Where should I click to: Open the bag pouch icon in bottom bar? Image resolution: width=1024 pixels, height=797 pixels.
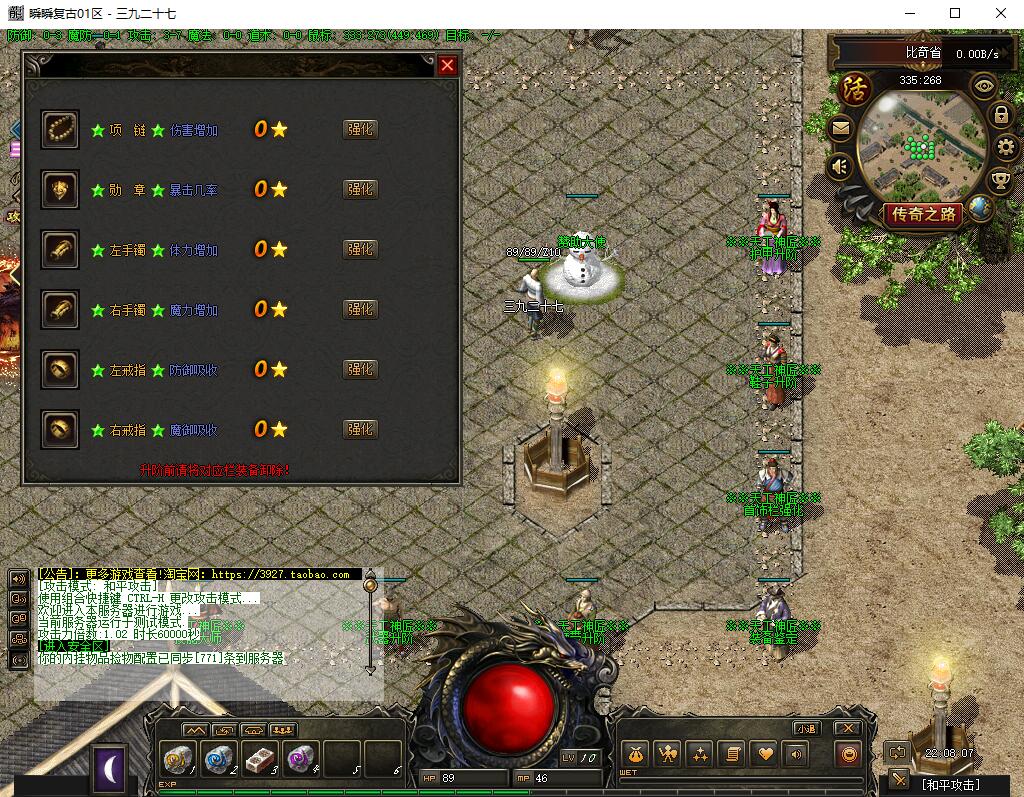634,754
